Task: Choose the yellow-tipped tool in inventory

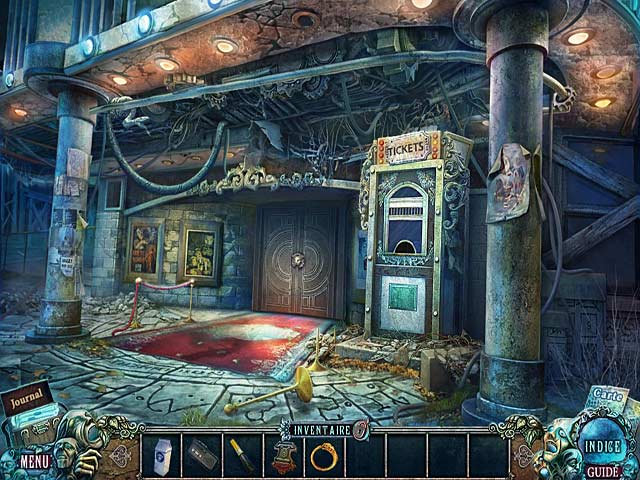Action: click(241, 455)
